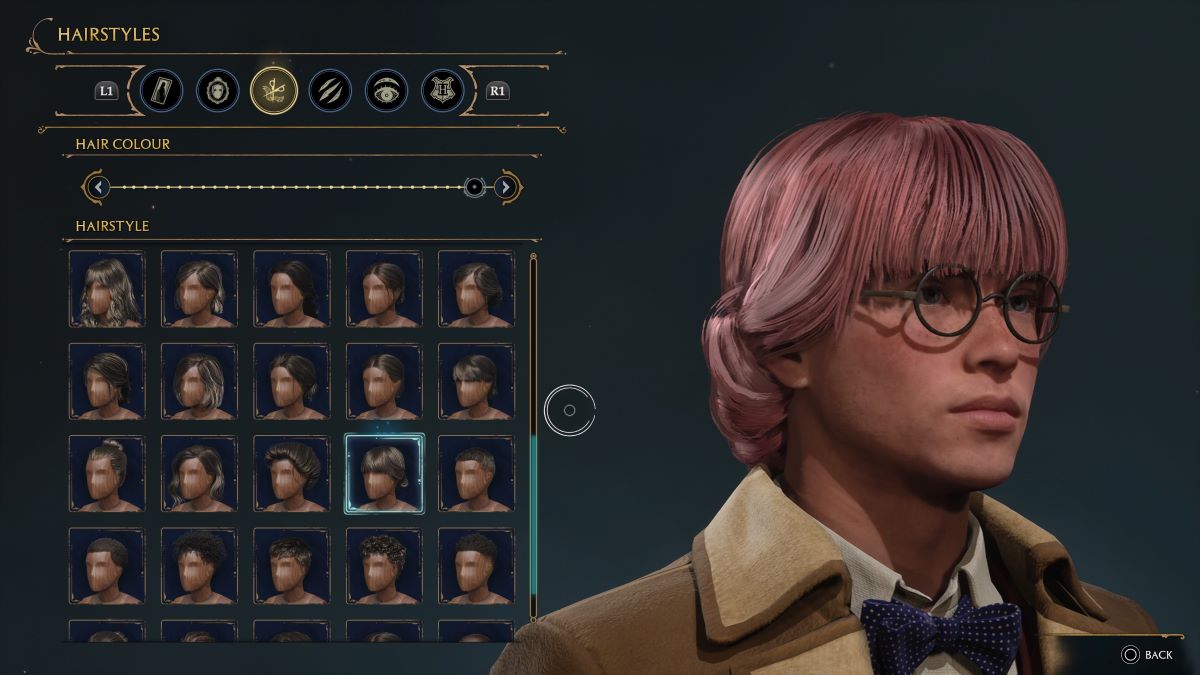Open the character preset portrait tab
Screen dimensions: 1200x675
click(161, 91)
